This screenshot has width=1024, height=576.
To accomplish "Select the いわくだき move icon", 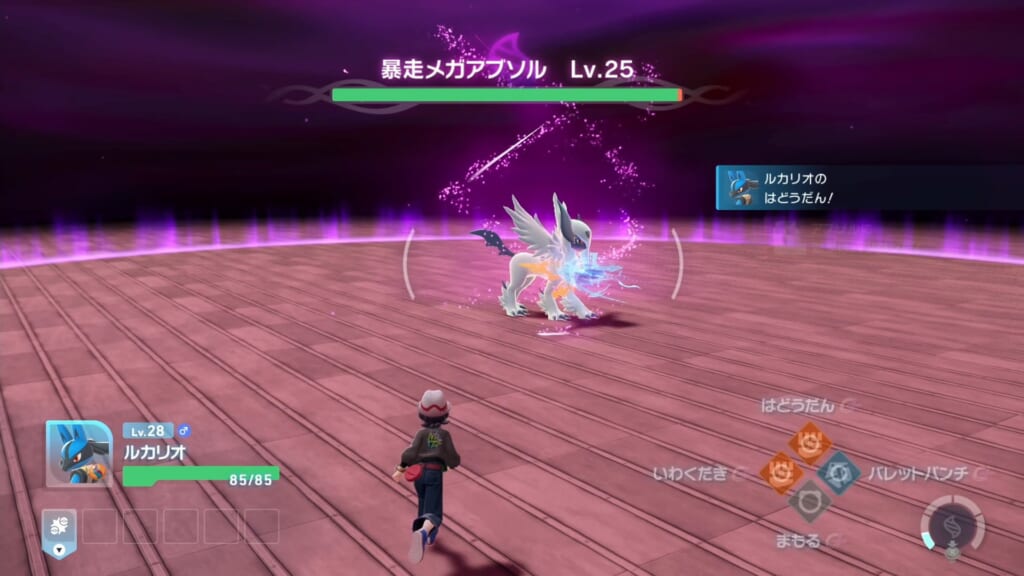I will click(779, 471).
